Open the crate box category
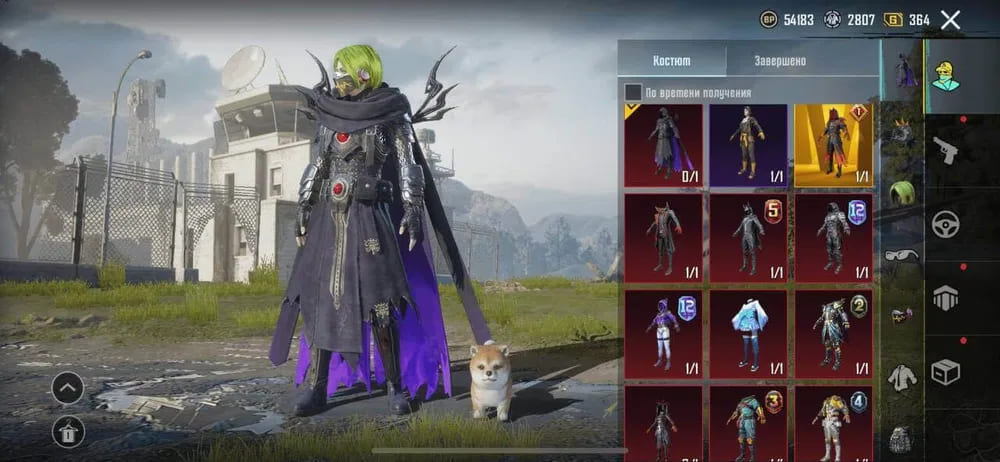Viewport: 1000px width, 462px height. (x=945, y=372)
